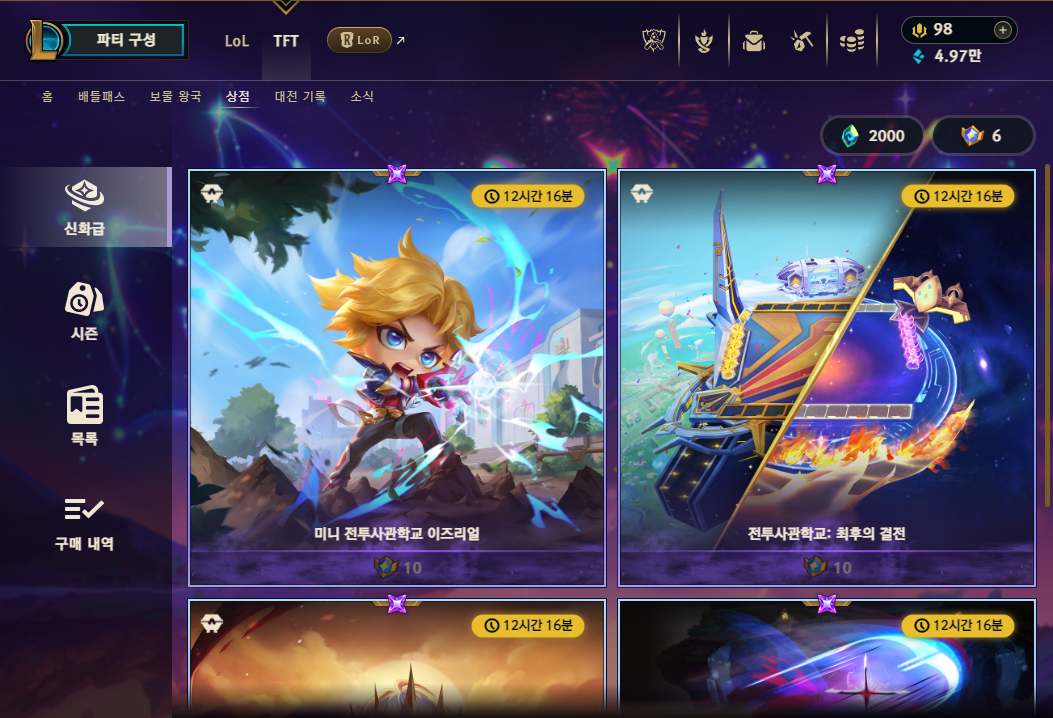
Task: Open the crossed-swords crest icon
Action: coord(654,41)
